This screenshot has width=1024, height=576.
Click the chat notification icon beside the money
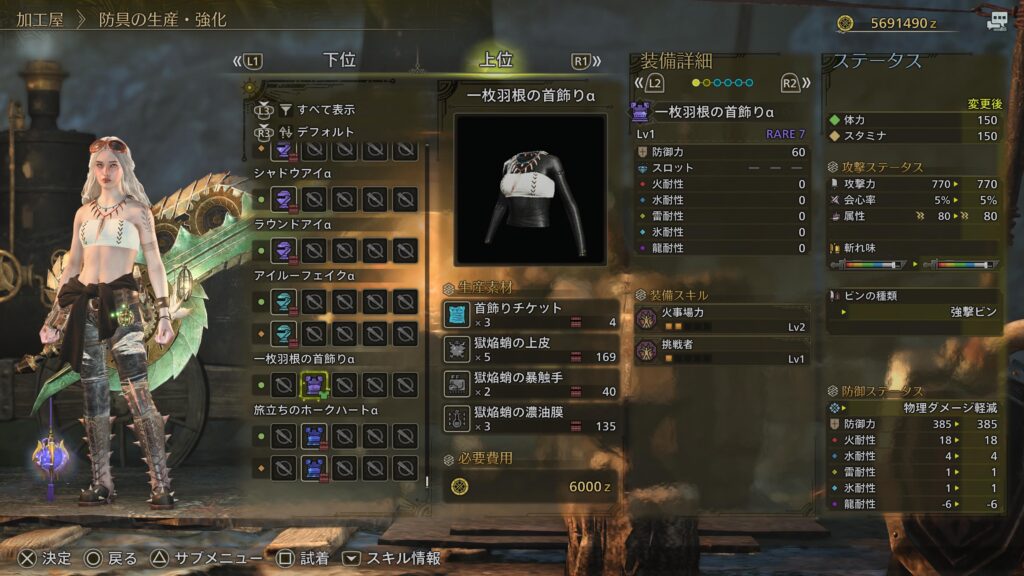pyautogui.click(x=996, y=21)
